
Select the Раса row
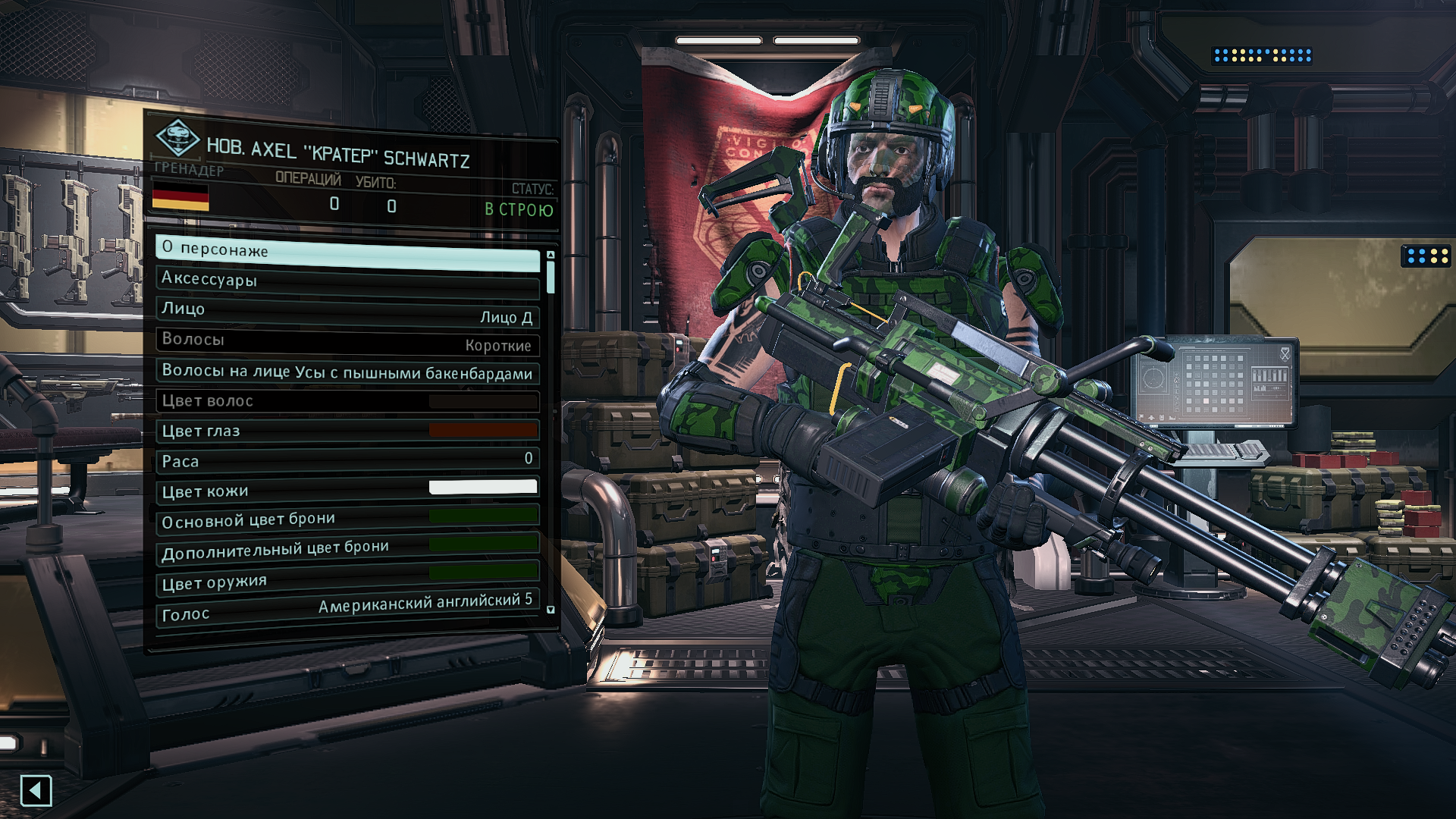tap(347, 460)
